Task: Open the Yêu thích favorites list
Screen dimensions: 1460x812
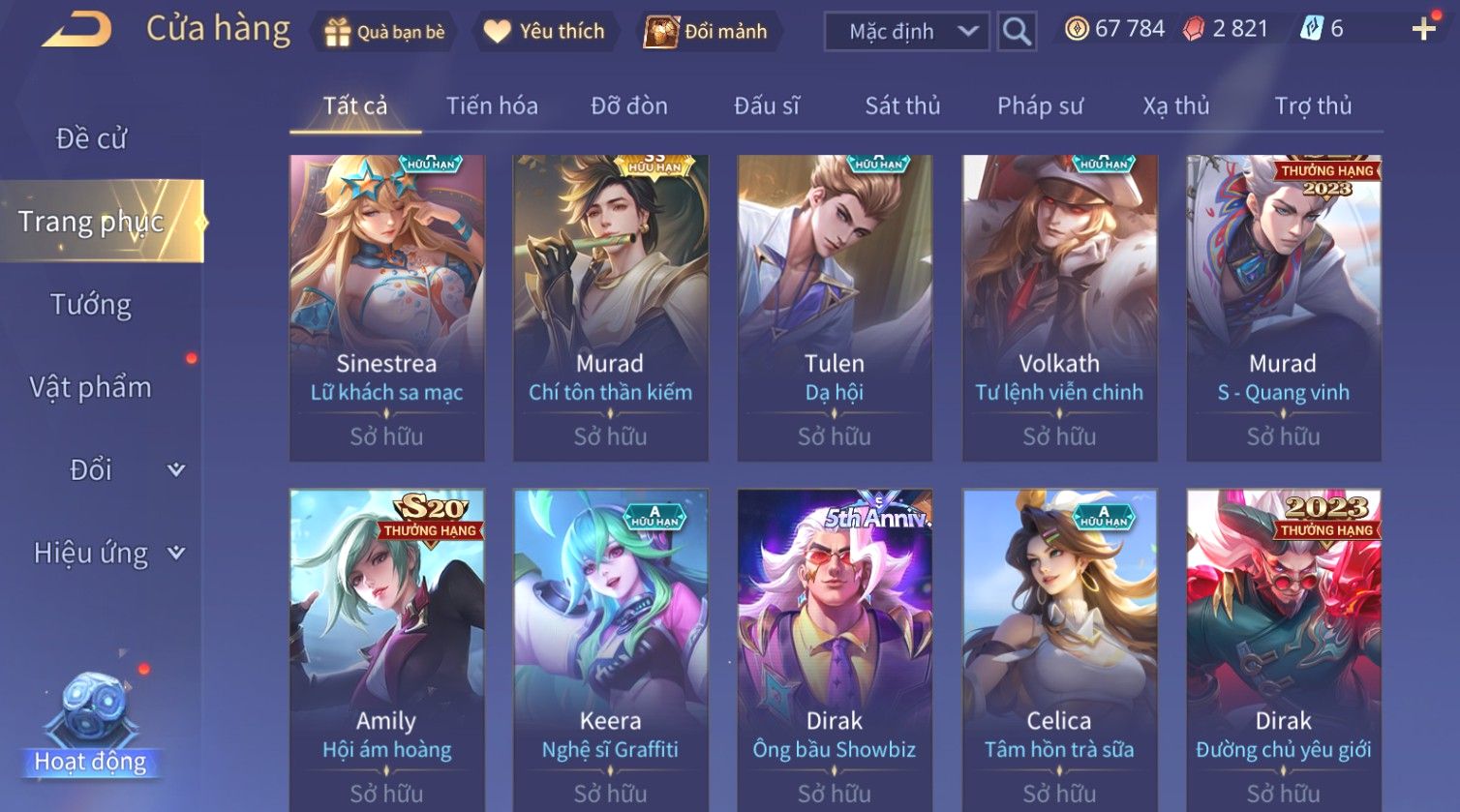Action: point(544,32)
